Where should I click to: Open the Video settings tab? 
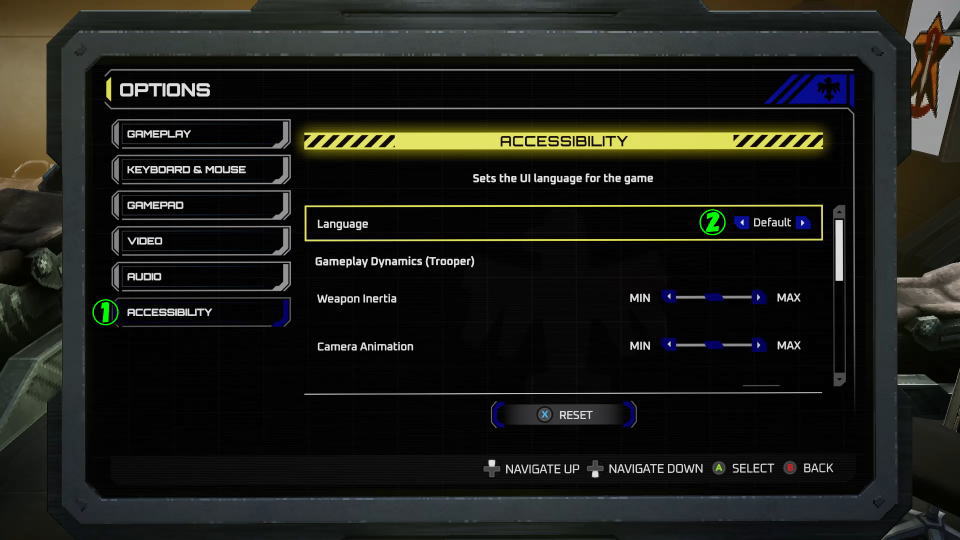(x=200, y=241)
